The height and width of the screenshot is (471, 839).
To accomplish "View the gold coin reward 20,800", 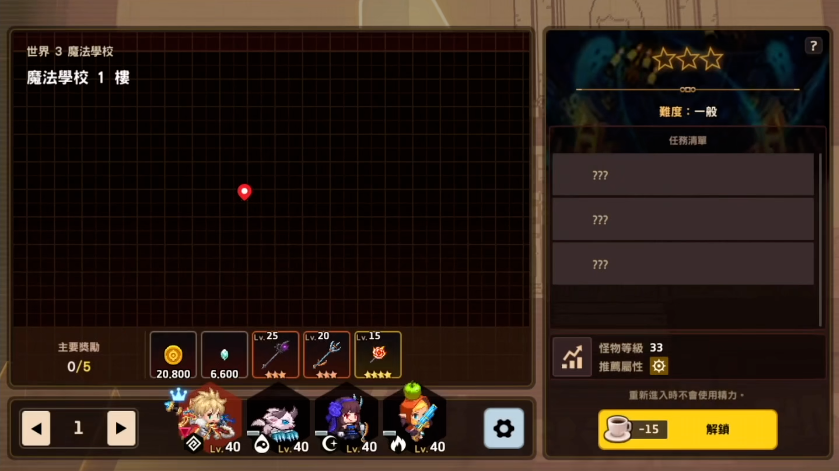I will 173,356.
